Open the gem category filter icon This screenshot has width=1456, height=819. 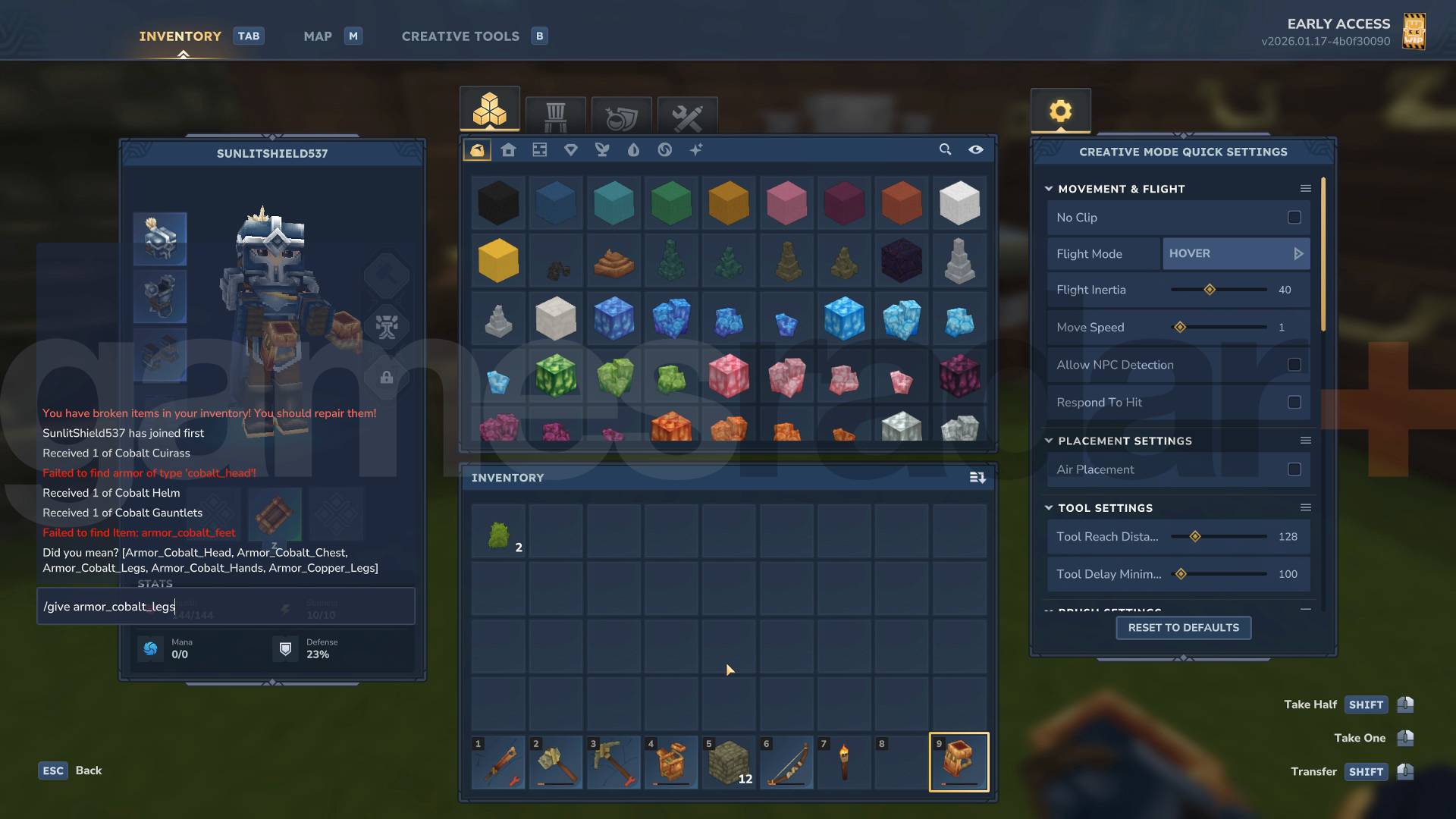pos(572,150)
